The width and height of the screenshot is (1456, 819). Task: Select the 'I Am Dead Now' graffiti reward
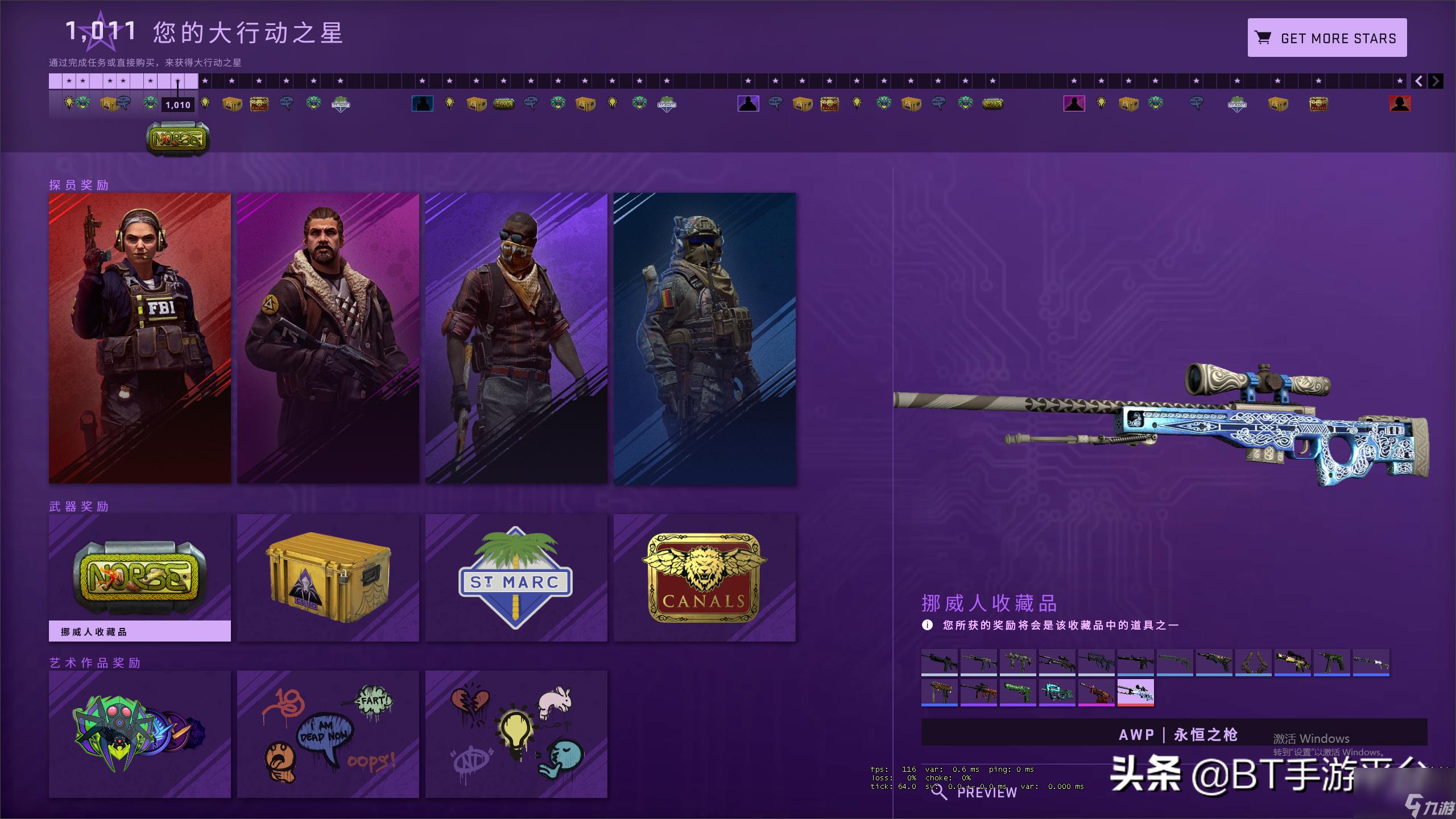tap(328, 734)
